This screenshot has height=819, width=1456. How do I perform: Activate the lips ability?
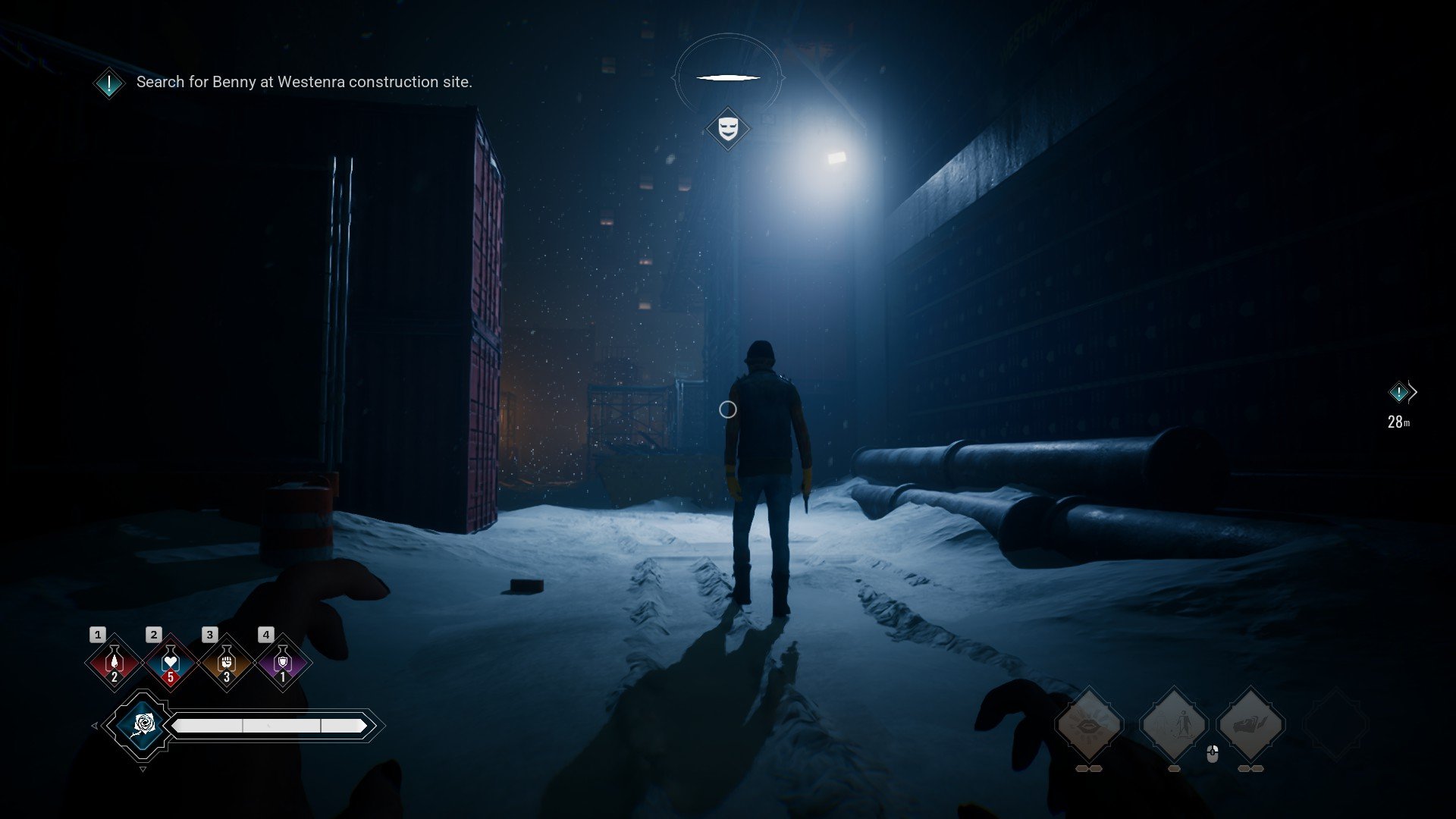pyautogui.click(x=1090, y=725)
